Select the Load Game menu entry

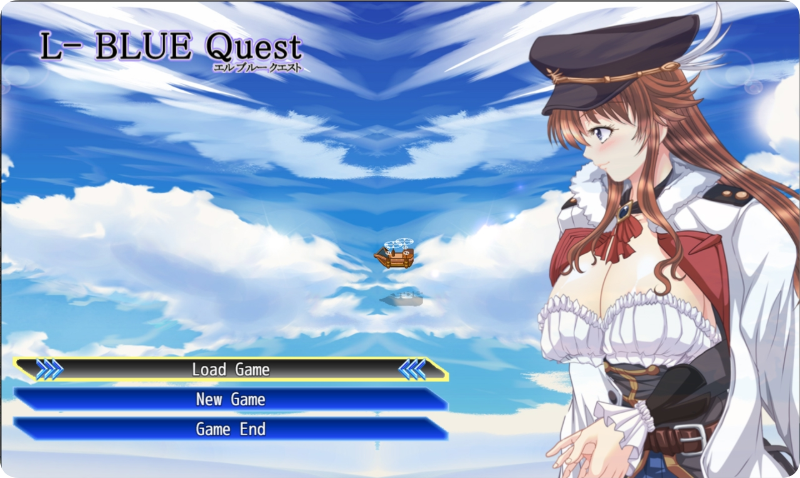[x=231, y=369]
